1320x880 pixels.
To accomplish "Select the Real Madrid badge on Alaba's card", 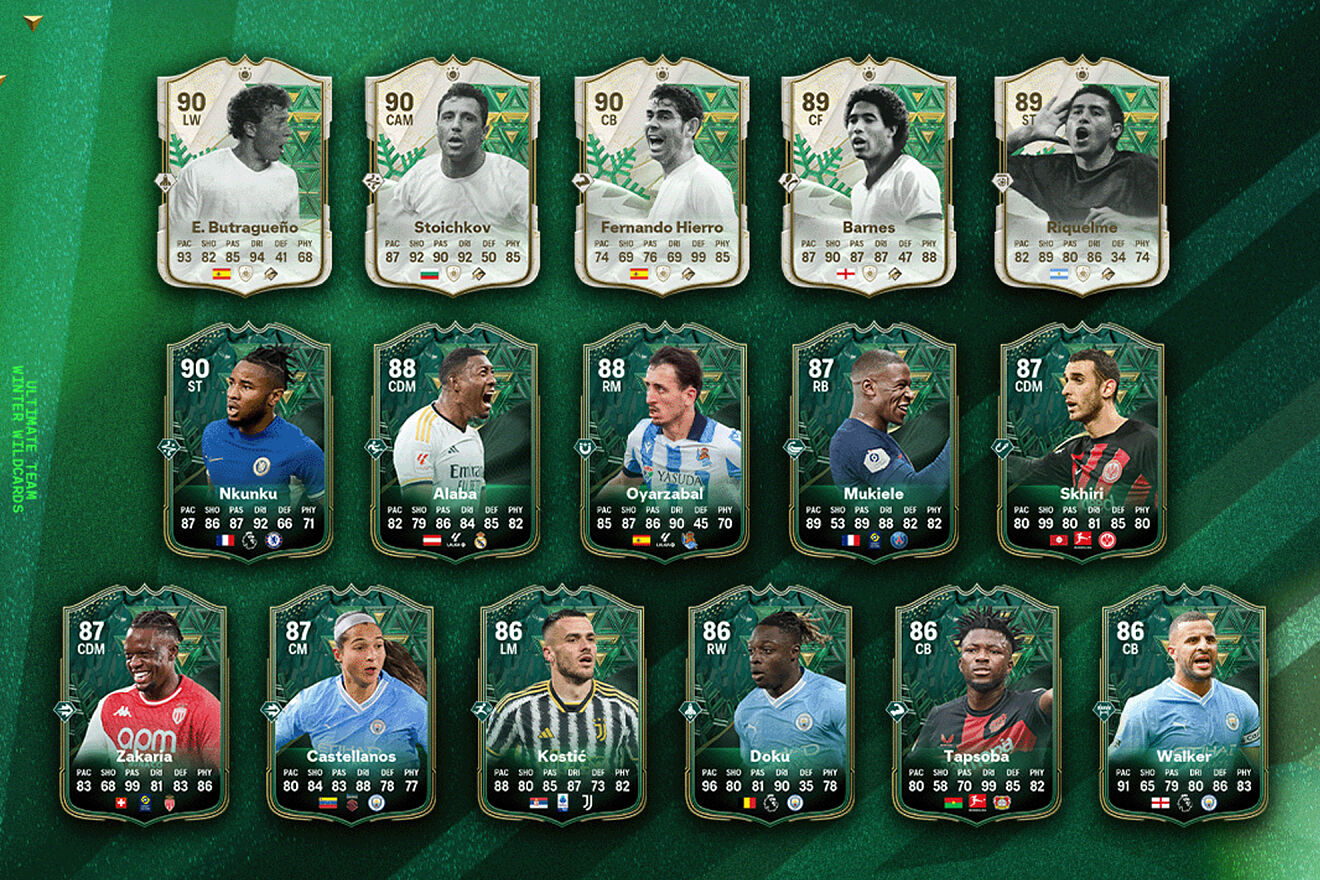I will tap(479, 540).
